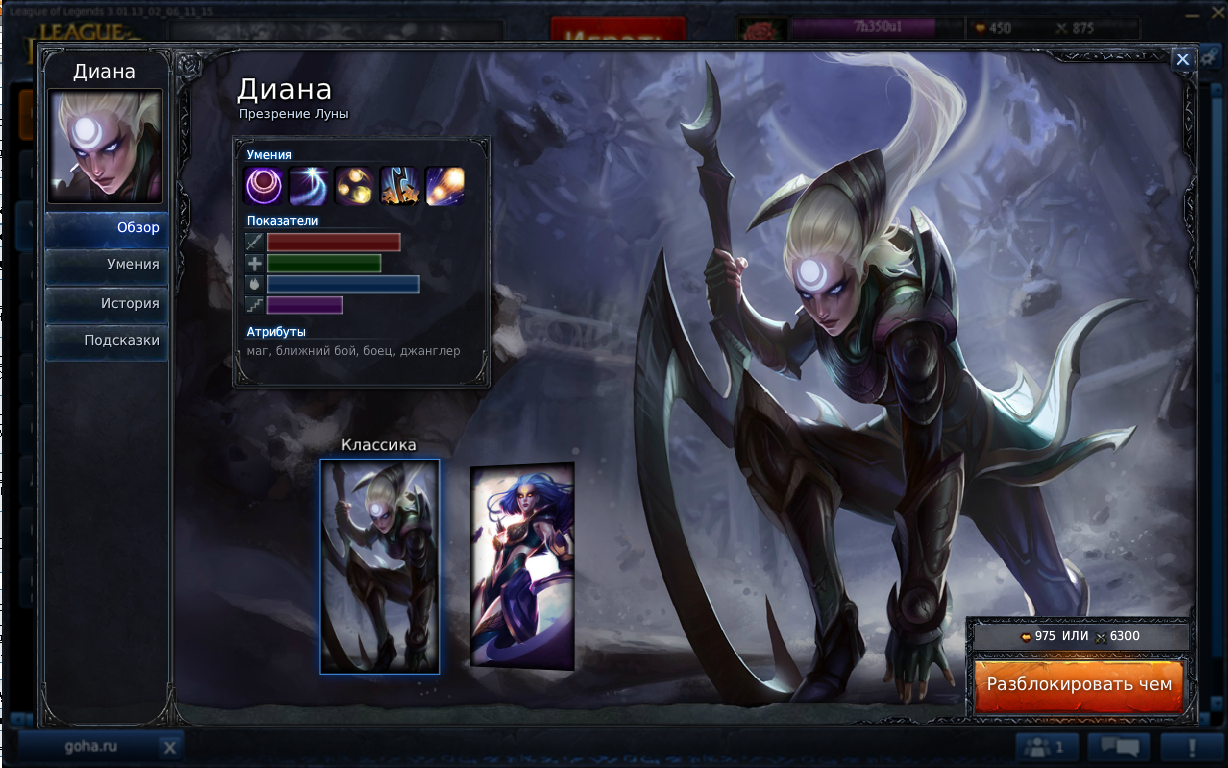
Task: Open the Умения tab in the sidebar
Action: 107,265
